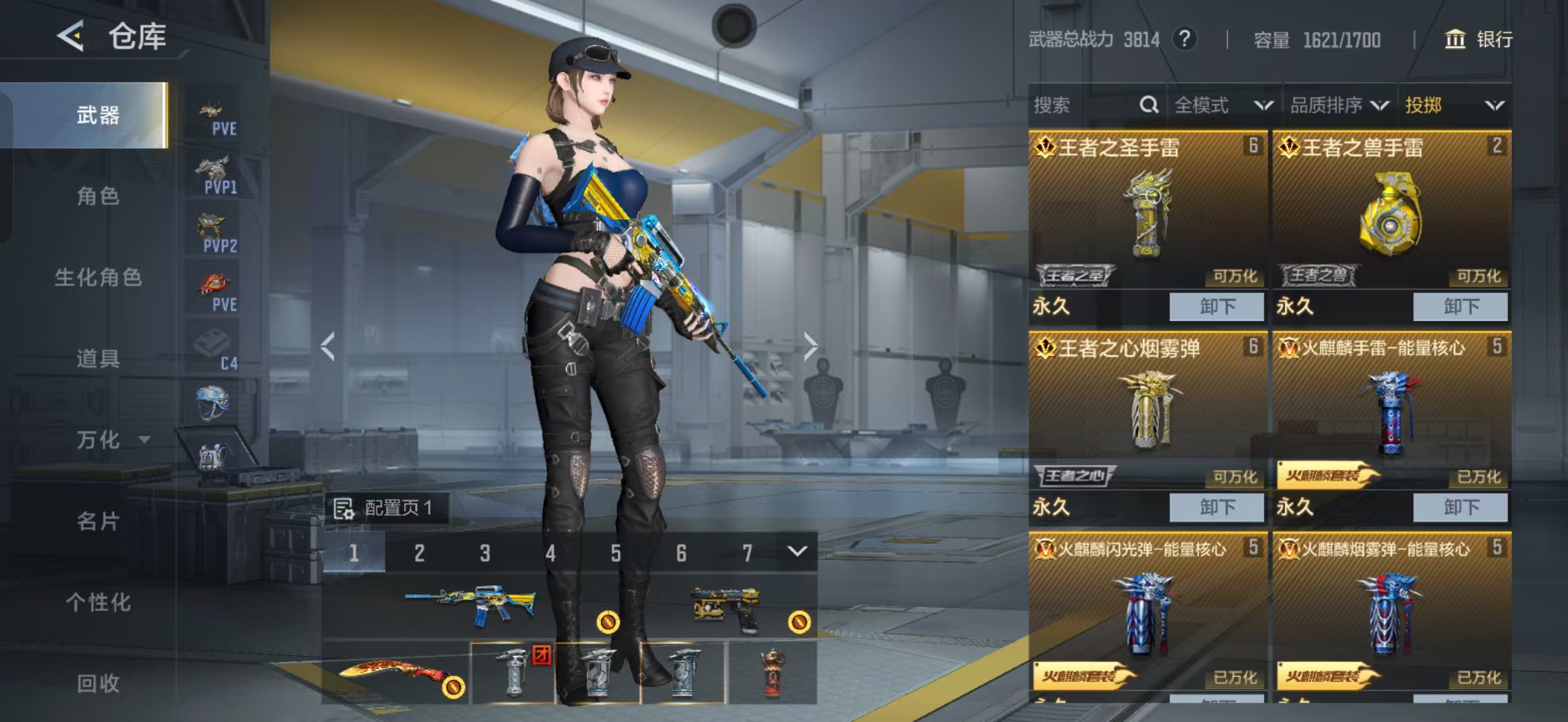Show weapon power help question mark

(x=1184, y=40)
